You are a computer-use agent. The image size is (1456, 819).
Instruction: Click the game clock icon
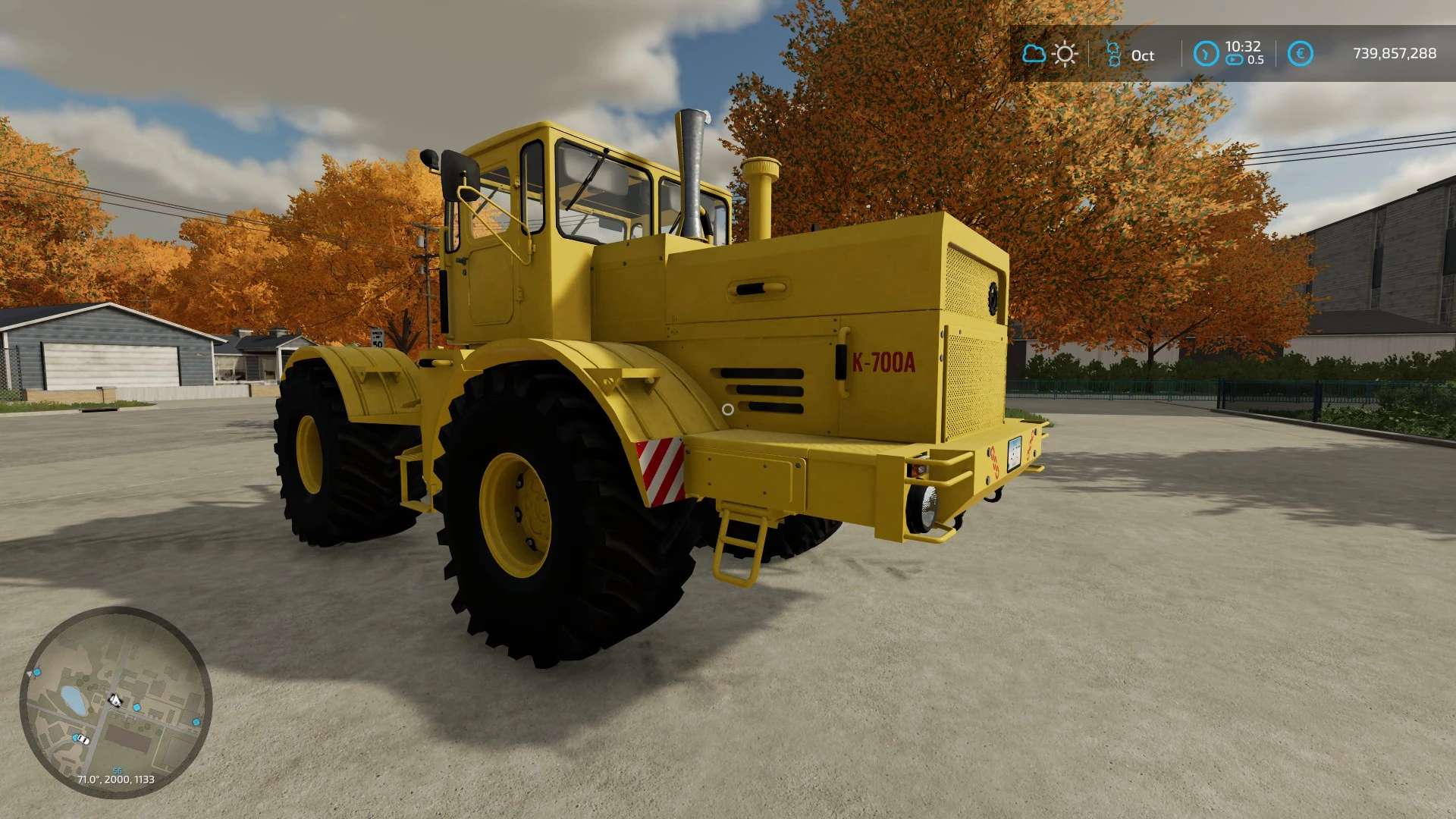pyautogui.click(x=1206, y=54)
